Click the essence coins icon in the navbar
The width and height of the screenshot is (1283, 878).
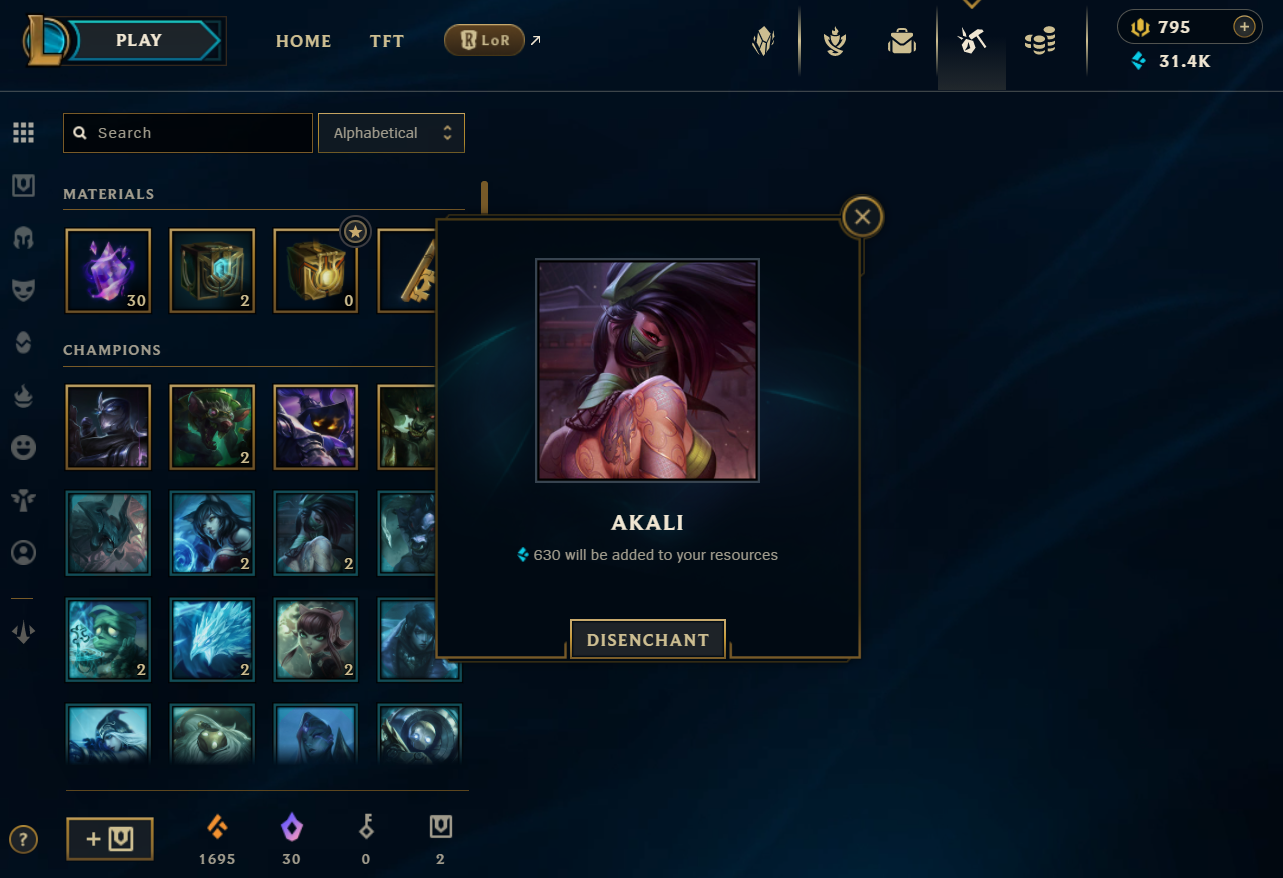coord(1039,42)
